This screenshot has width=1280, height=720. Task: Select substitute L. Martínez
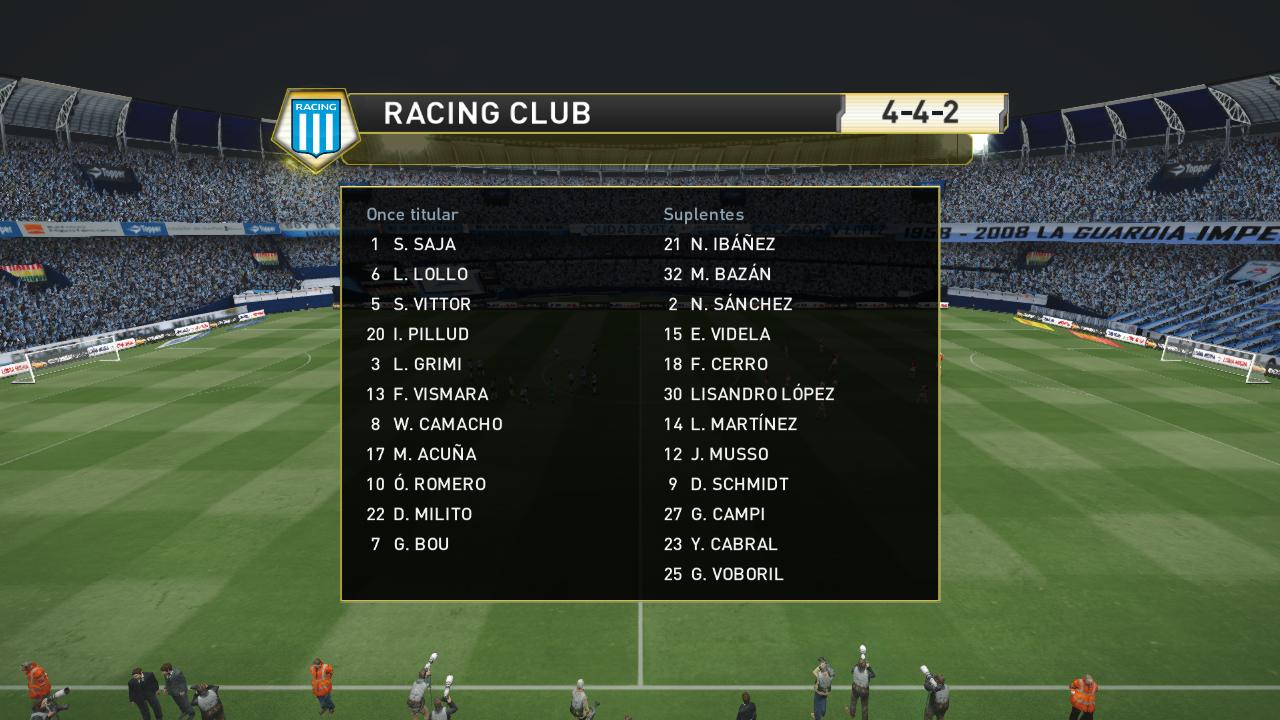(x=743, y=424)
